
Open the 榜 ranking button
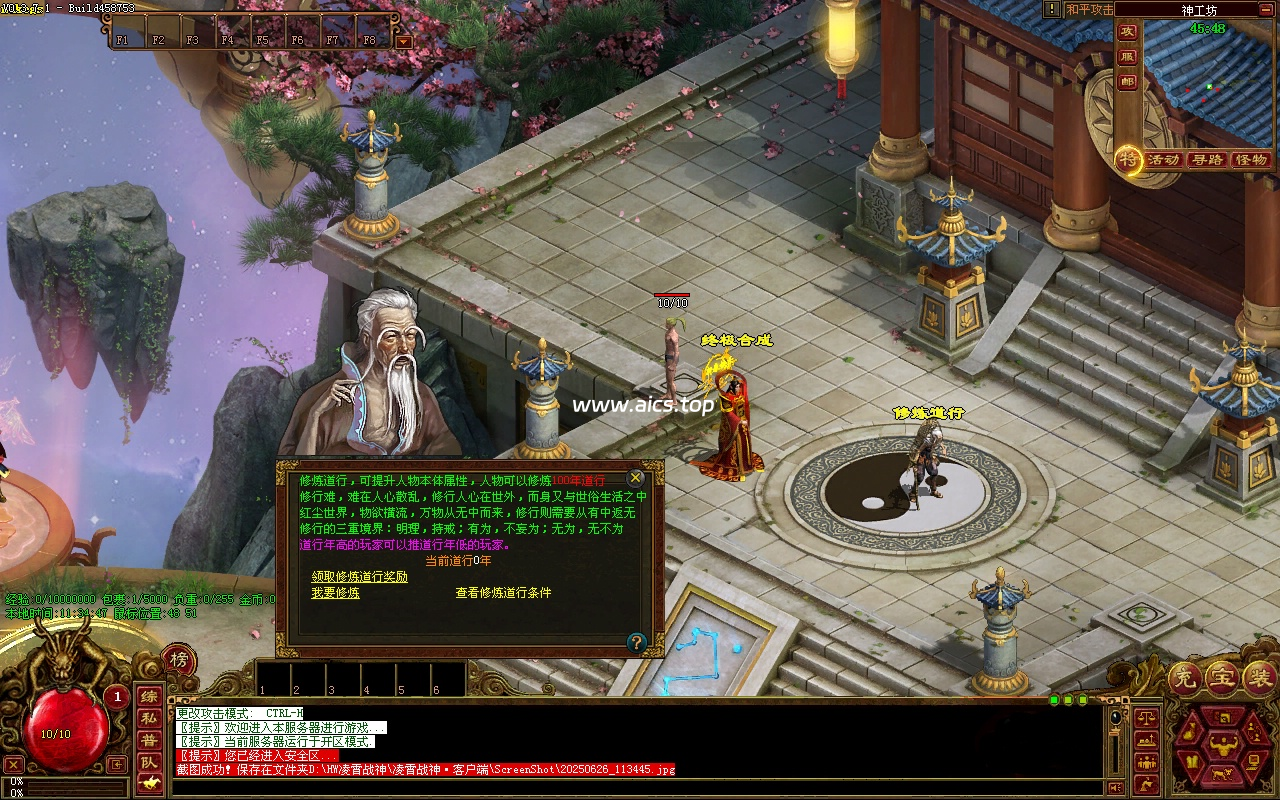tap(178, 660)
